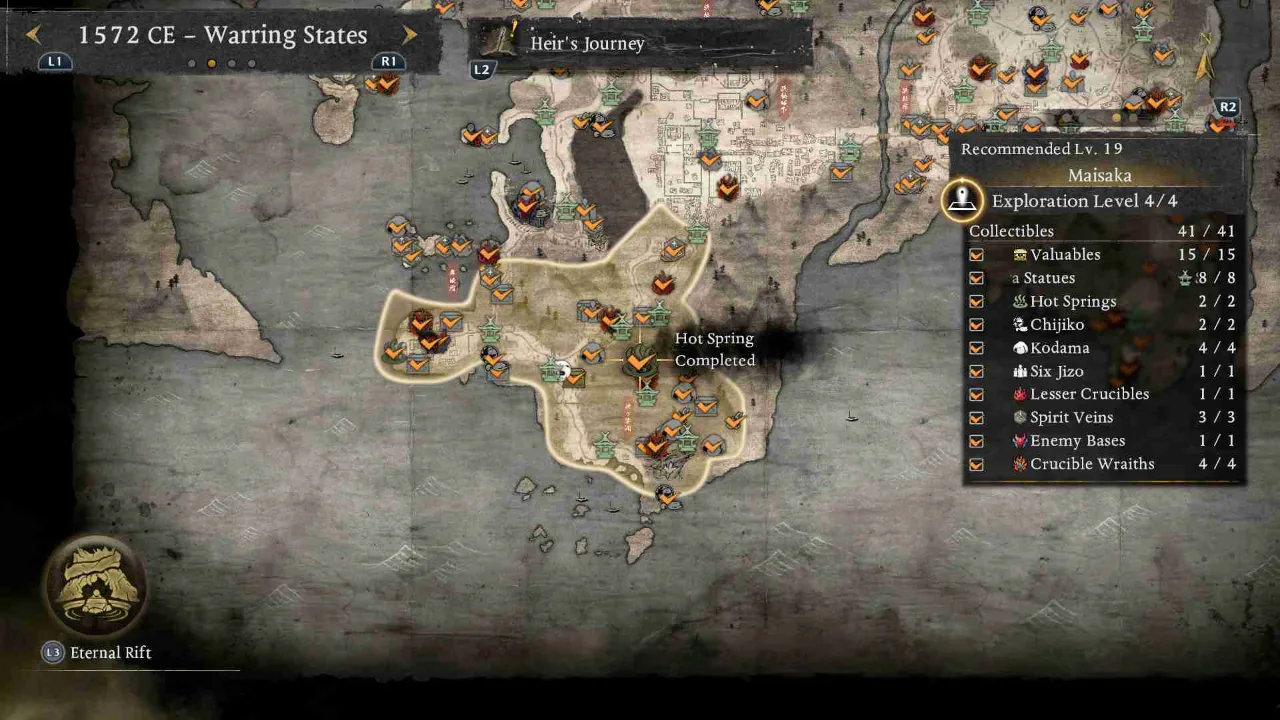Image resolution: width=1280 pixels, height=720 pixels.
Task: Click the left arrow to previous era
Action: tap(33, 34)
